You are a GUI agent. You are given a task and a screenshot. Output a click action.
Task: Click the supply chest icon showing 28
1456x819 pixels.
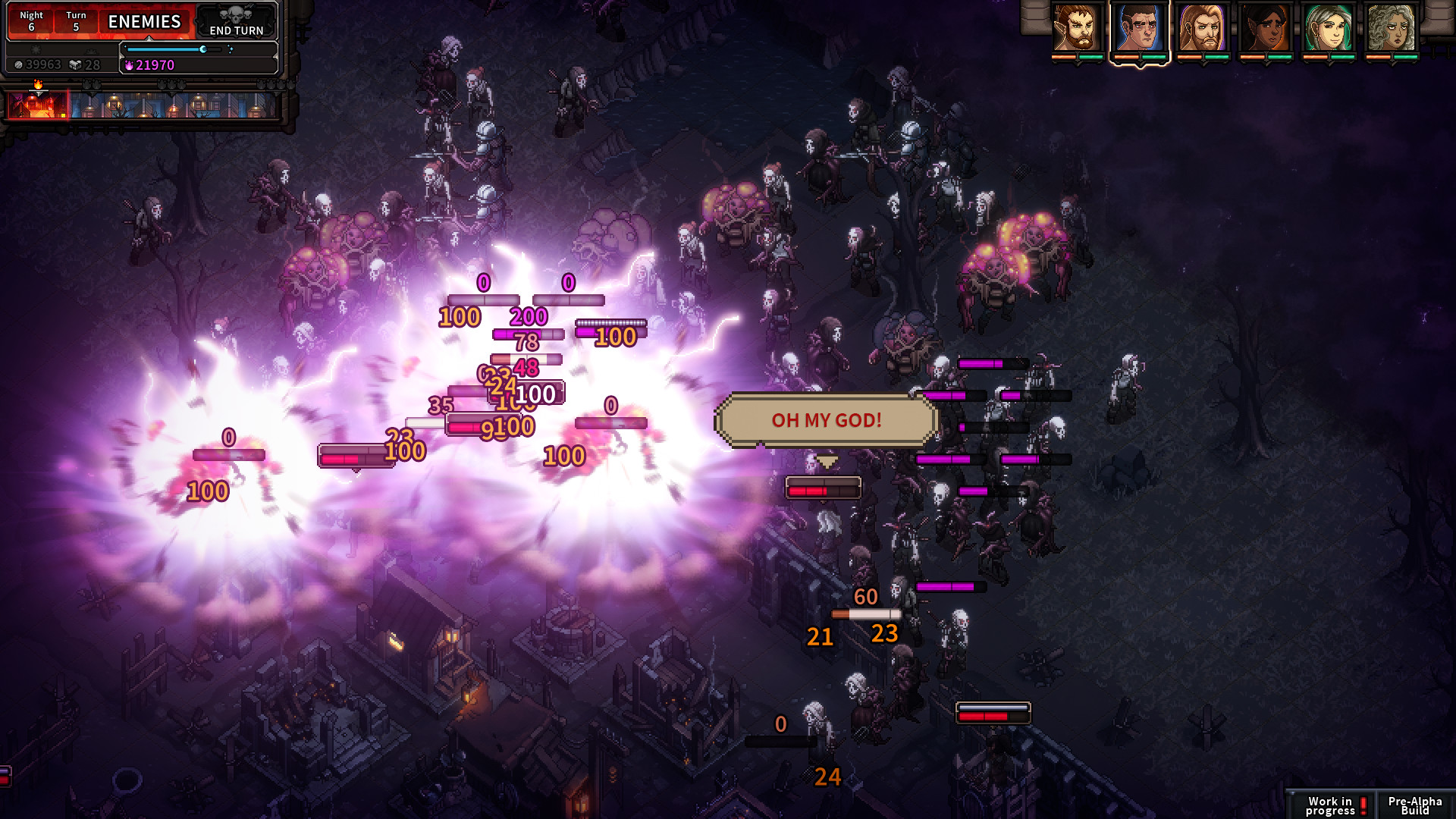(x=74, y=64)
